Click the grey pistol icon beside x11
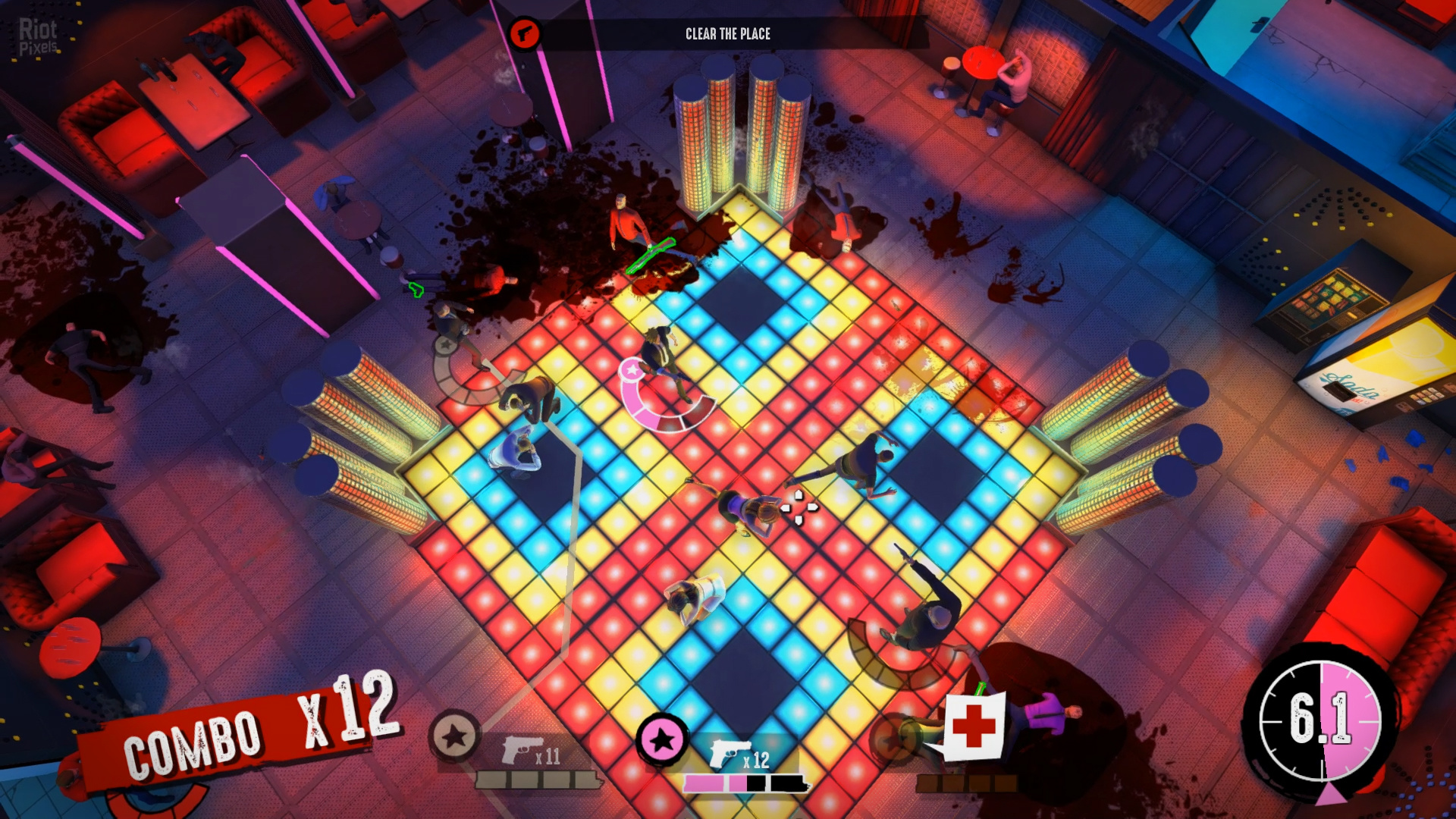The image size is (1456, 819). click(522, 749)
